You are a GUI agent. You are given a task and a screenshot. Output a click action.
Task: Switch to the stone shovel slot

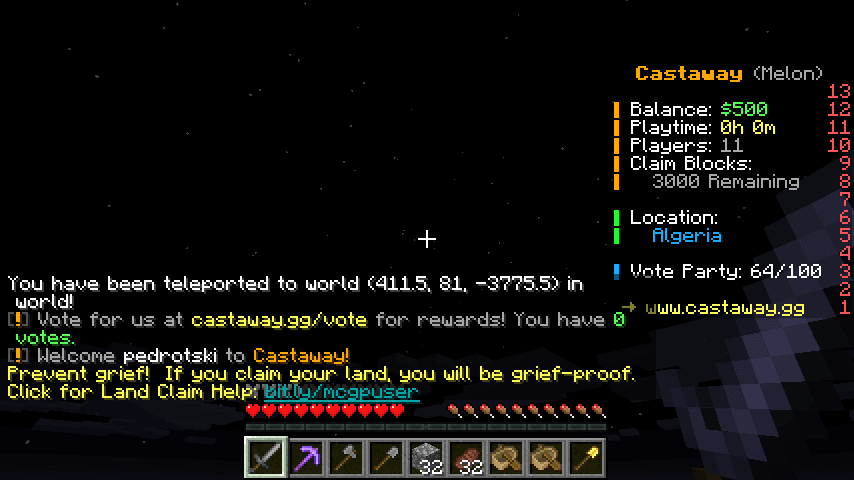pos(386,459)
